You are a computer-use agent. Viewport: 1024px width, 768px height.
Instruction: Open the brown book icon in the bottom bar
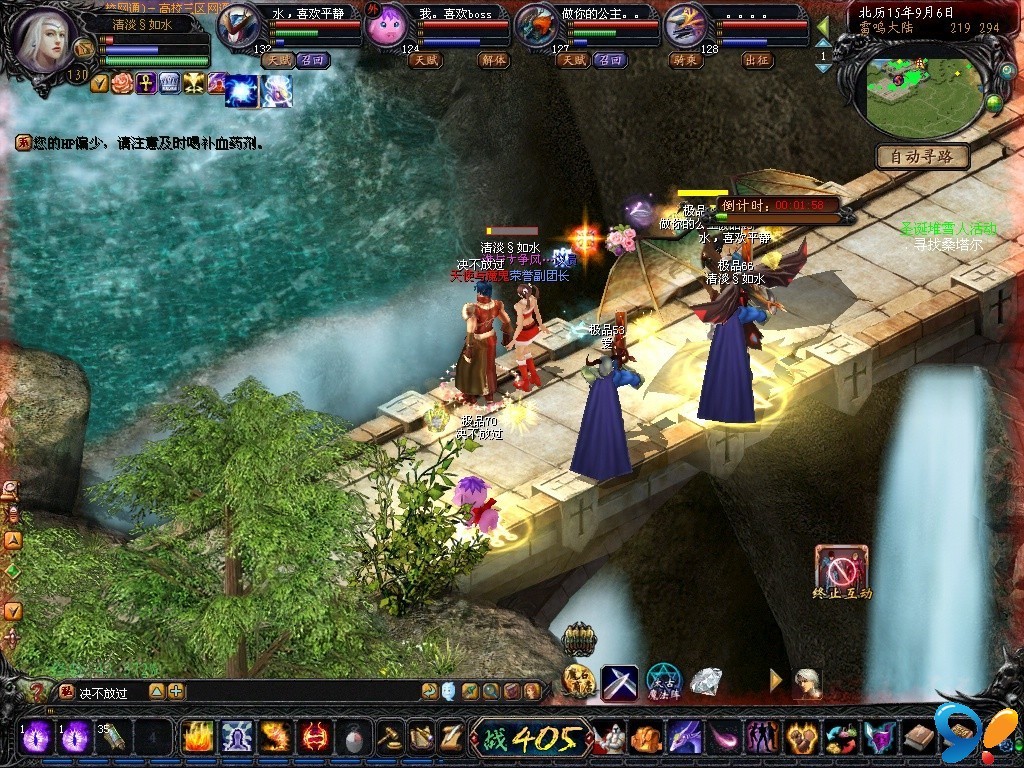(919, 738)
